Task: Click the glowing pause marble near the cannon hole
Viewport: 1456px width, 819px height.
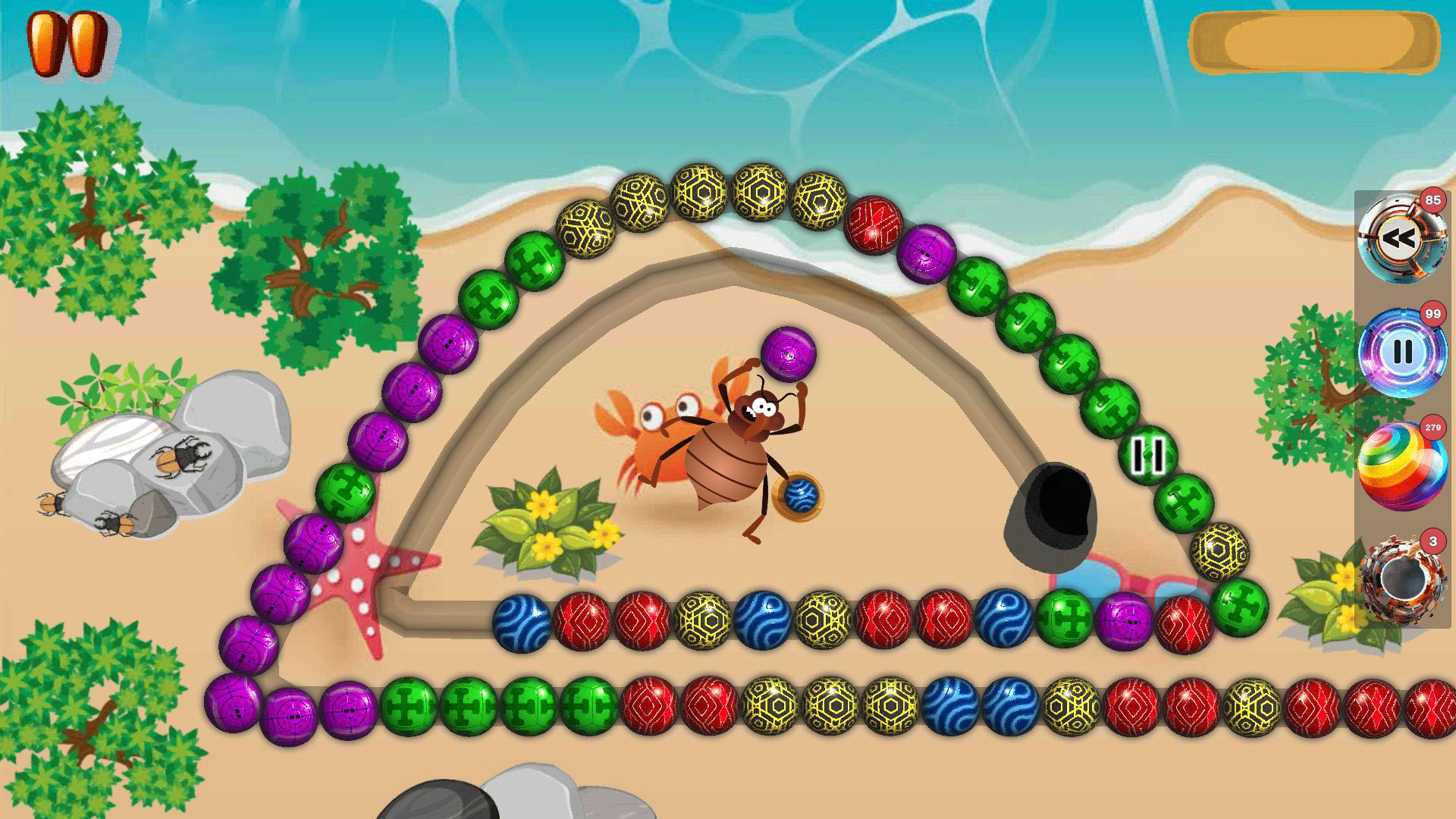Action: 1147,456
